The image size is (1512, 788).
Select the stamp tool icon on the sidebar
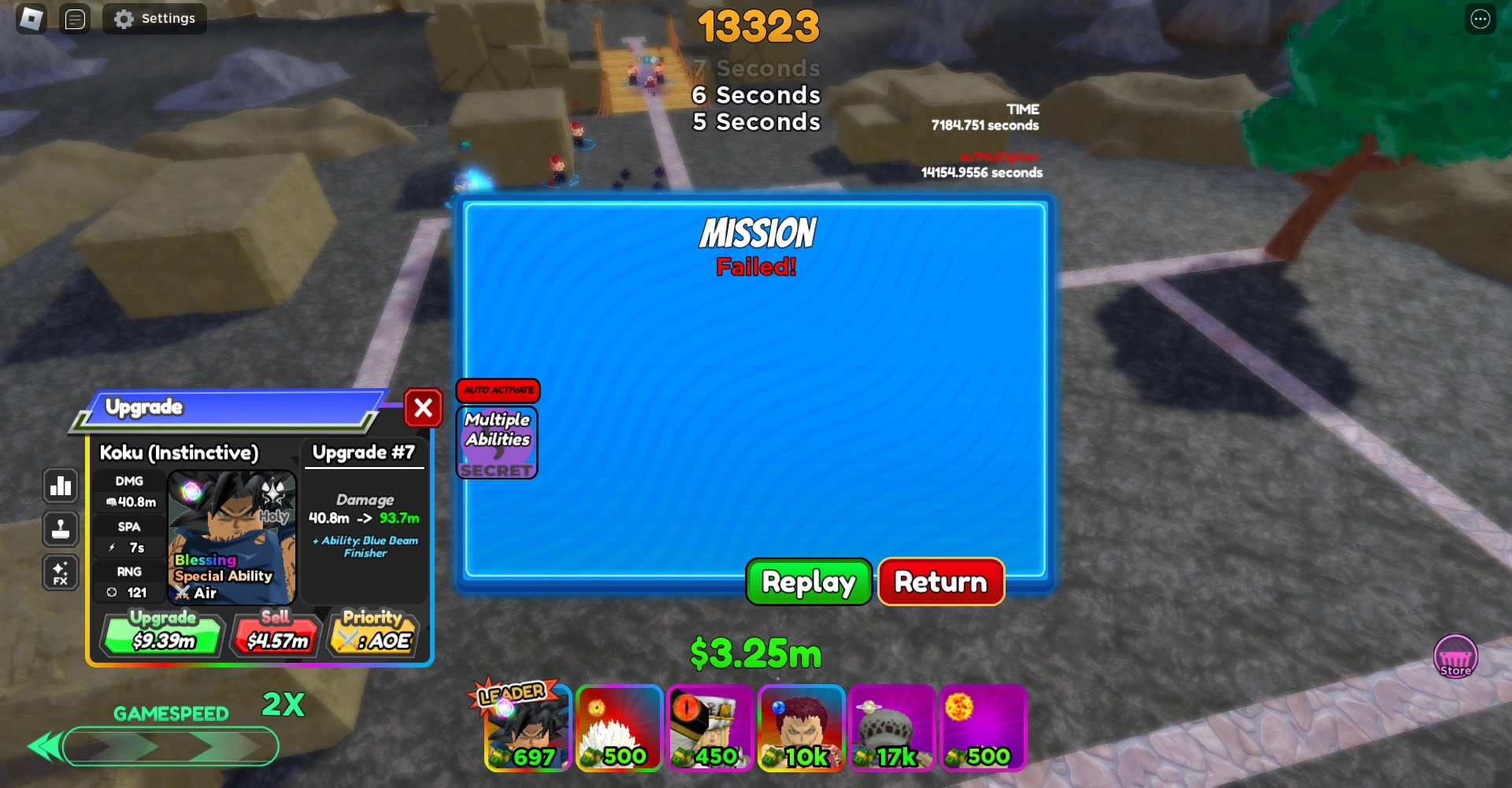61,529
